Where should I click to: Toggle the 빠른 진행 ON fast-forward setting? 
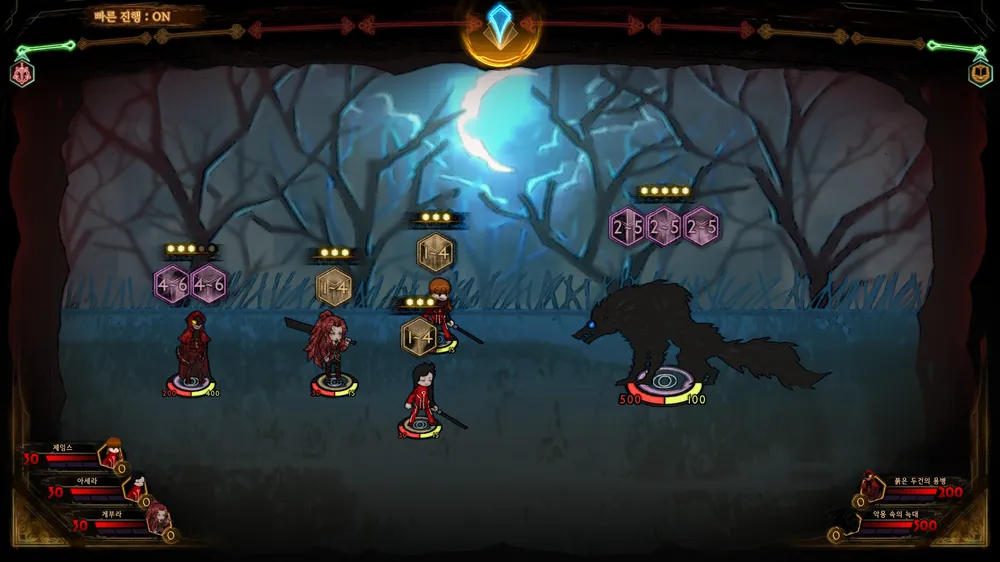[131, 16]
